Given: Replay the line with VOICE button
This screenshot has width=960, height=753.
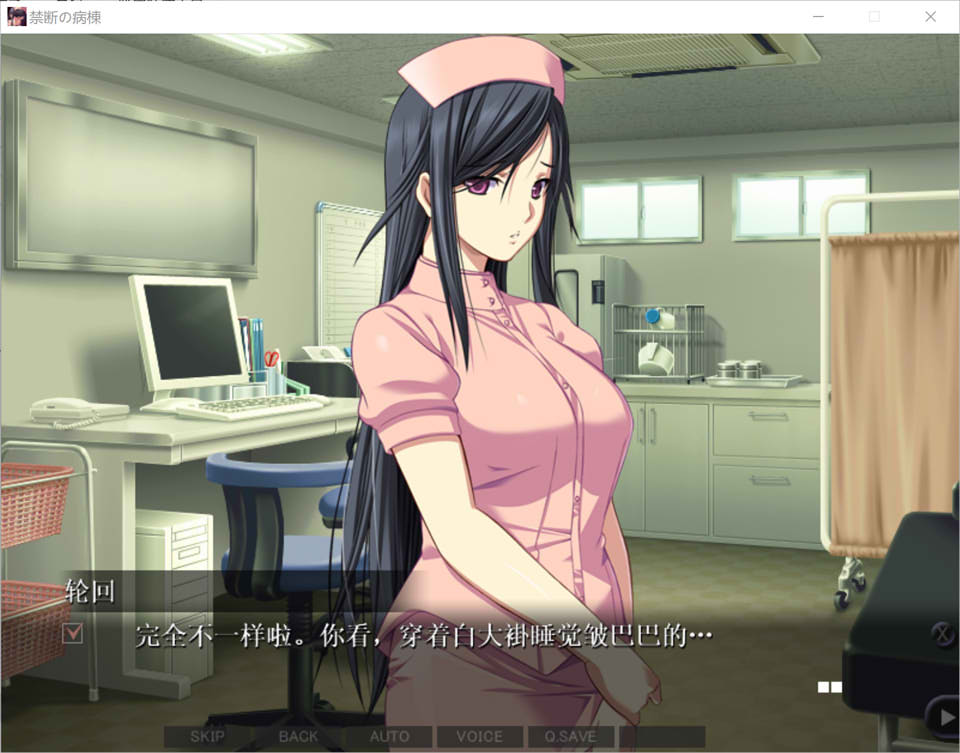Looking at the screenshot, I should 479,737.
